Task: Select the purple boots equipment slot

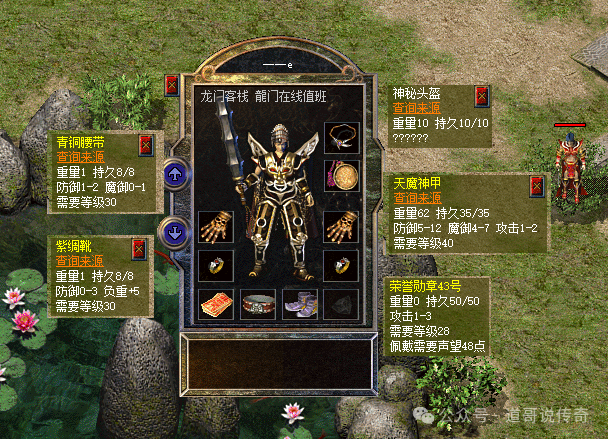Action: 298,302
